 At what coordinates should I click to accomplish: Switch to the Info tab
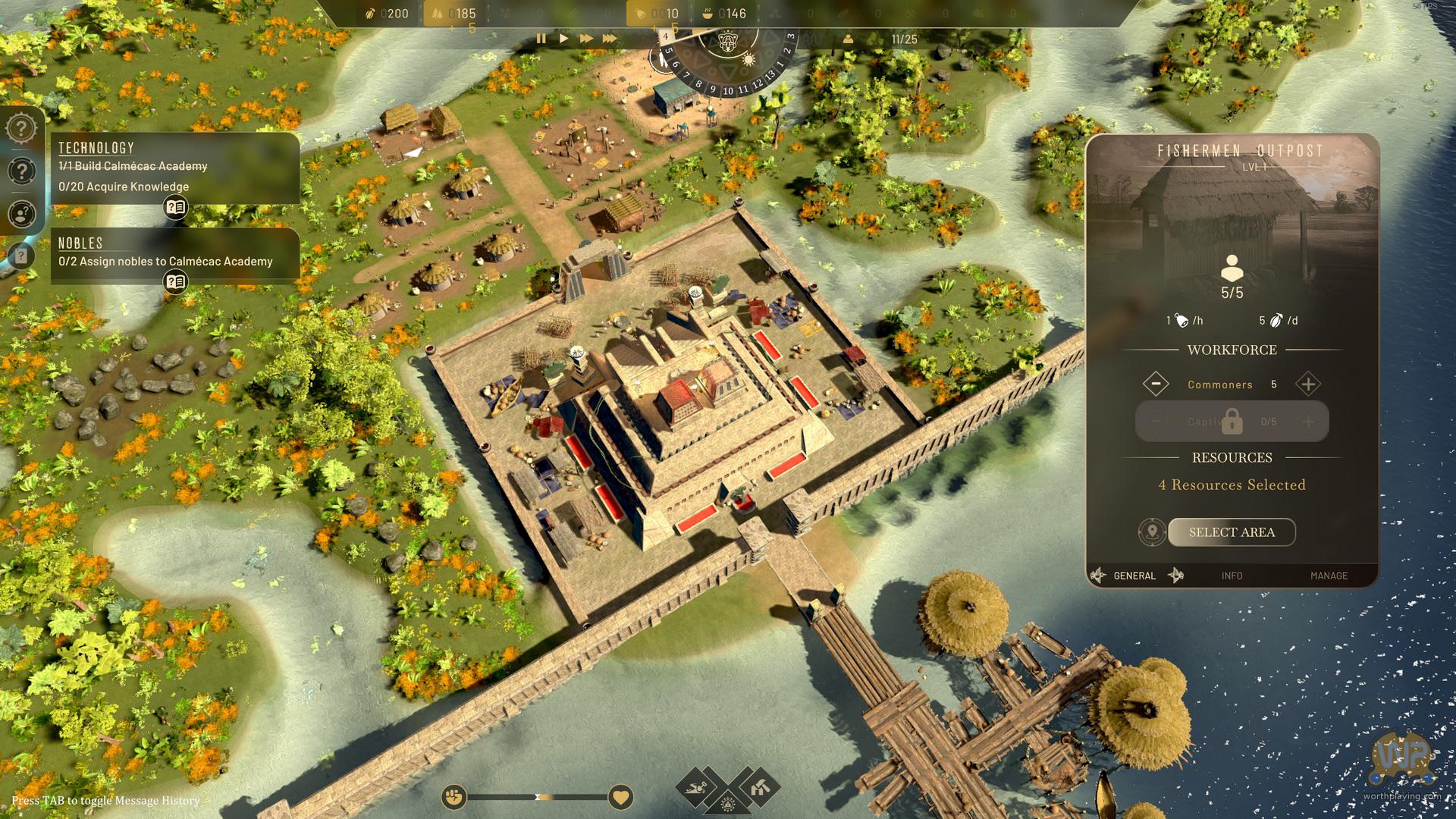click(1232, 576)
